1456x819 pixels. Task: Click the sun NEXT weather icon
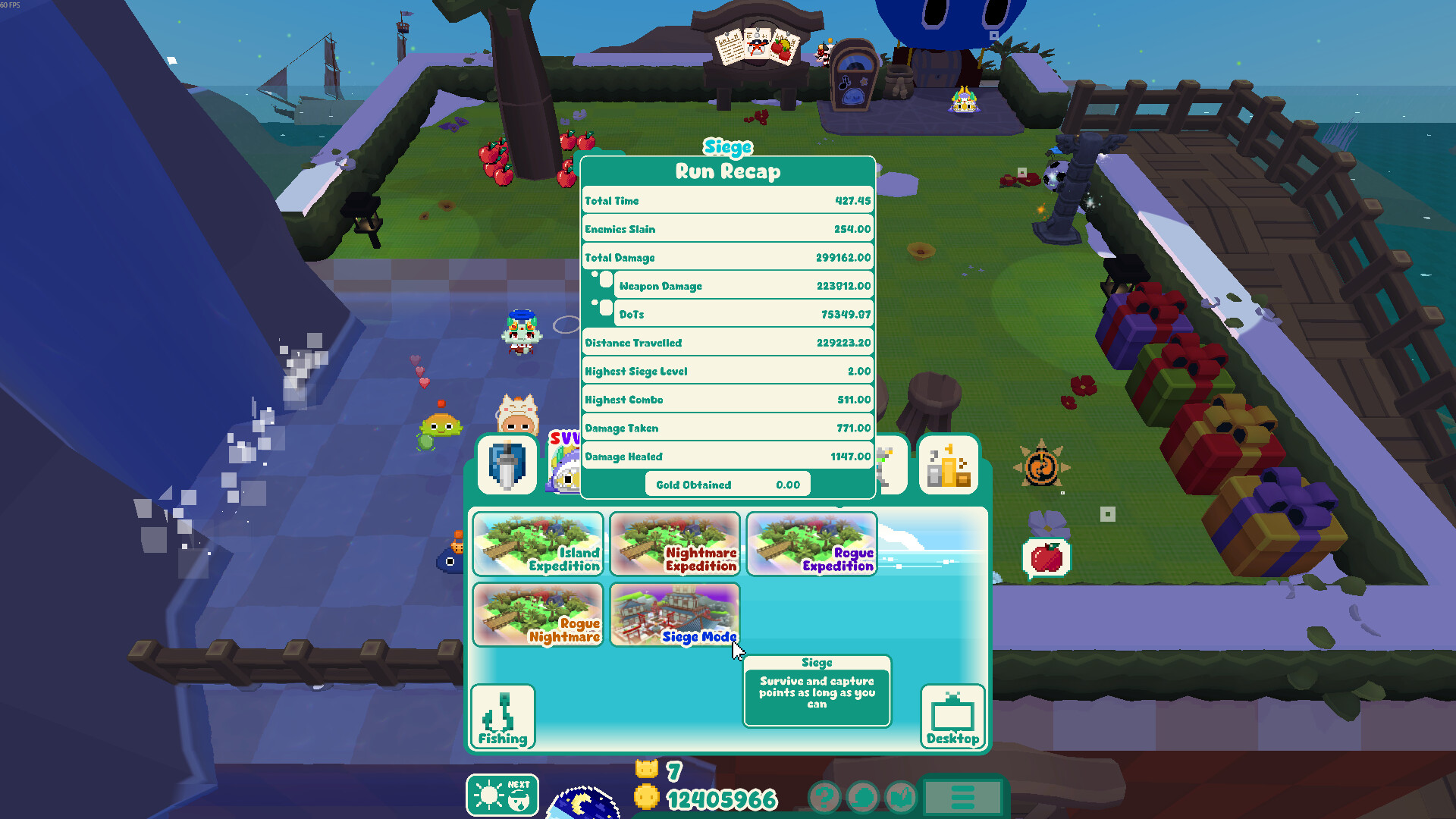coord(502,795)
